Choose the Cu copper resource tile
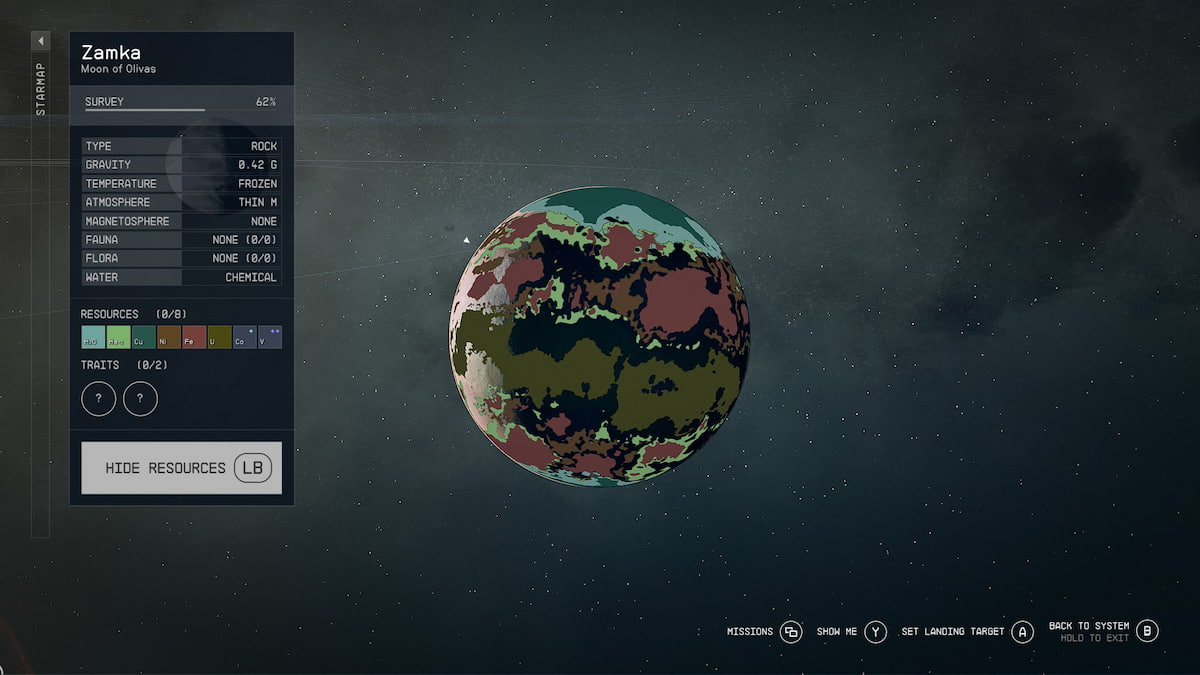The image size is (1200, 675). coord(143,337)
